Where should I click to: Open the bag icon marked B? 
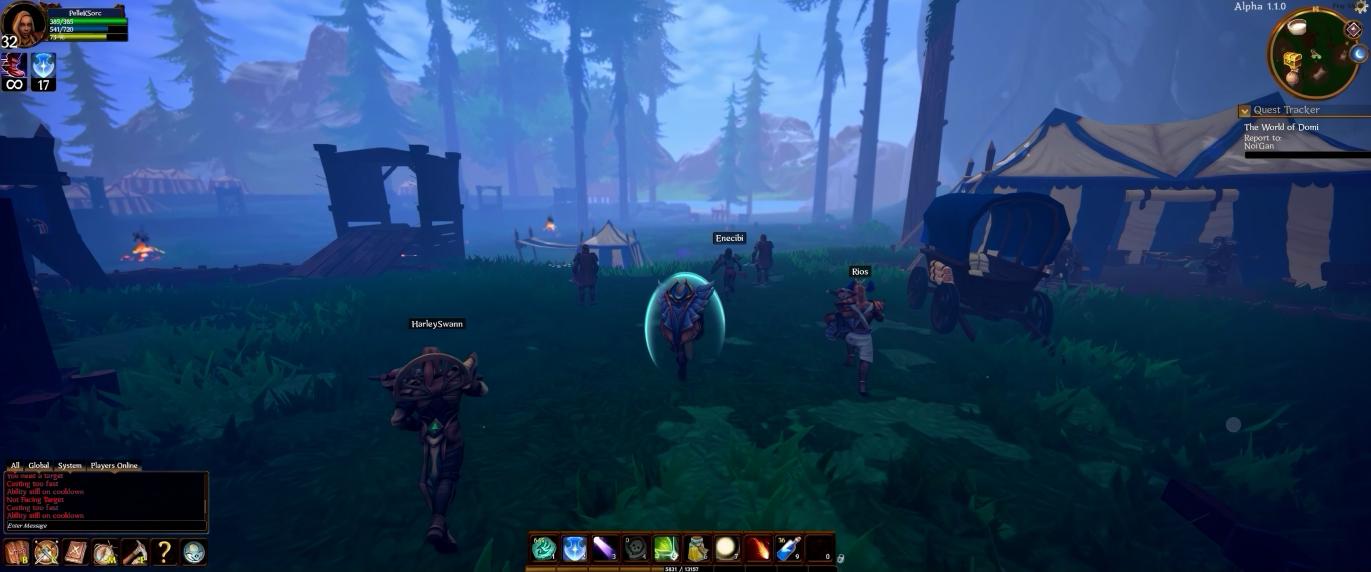click(16, 552)
